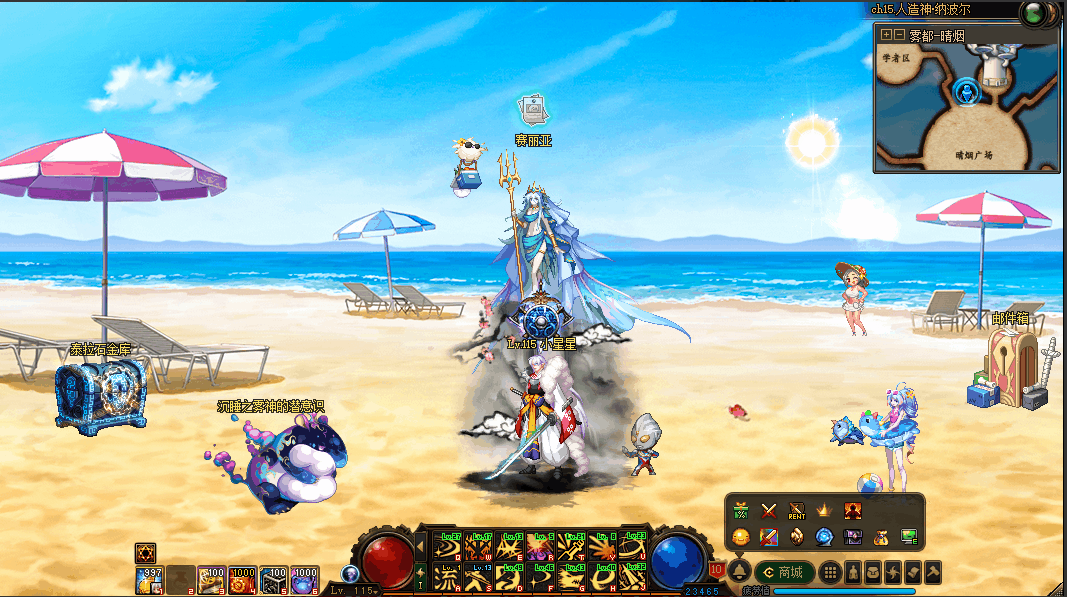Zoom out the minimap with minus button

click(x=899, y=35)
